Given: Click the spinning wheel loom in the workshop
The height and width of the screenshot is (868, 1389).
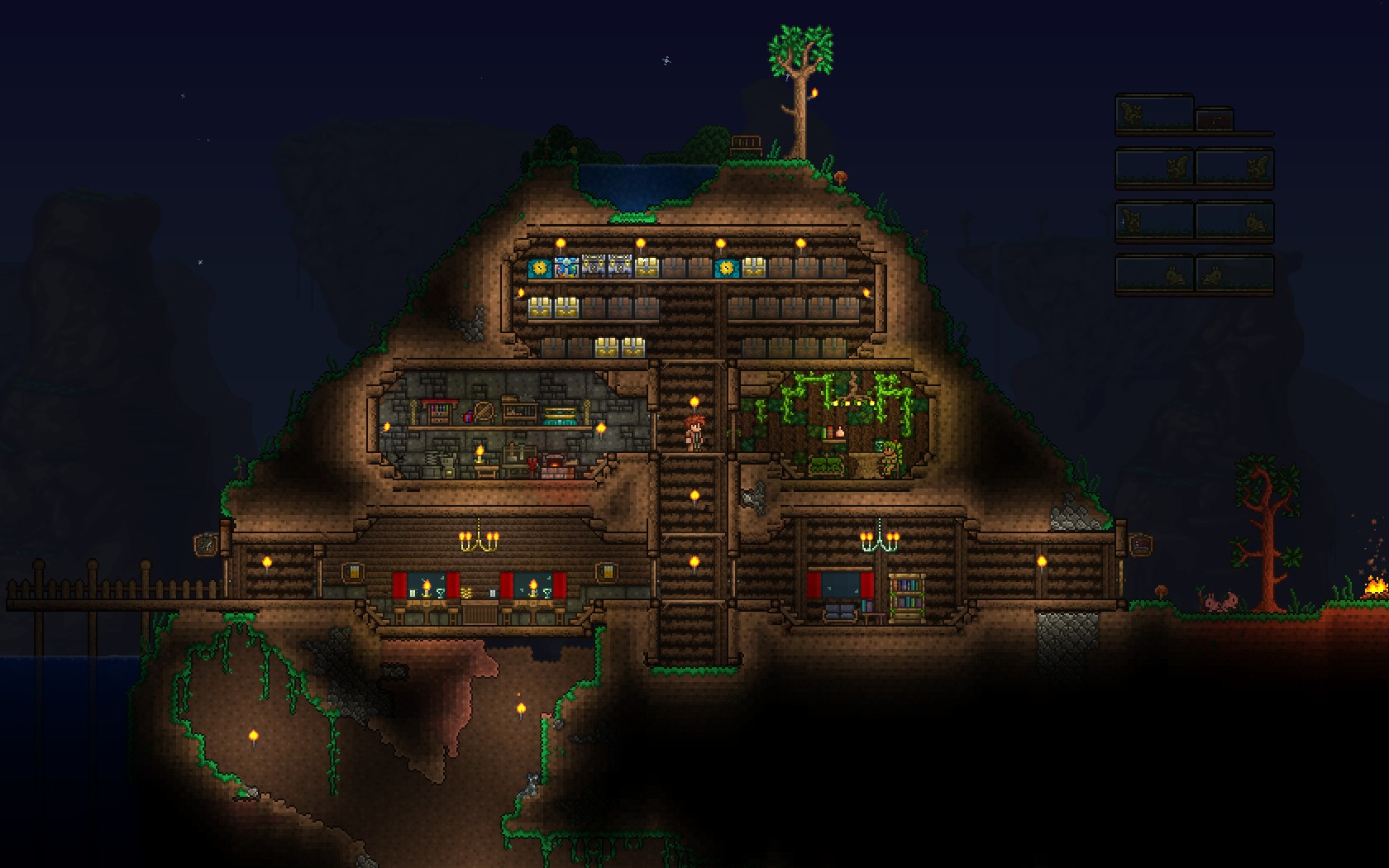Looking at the screenshot, I should [484, 413].
